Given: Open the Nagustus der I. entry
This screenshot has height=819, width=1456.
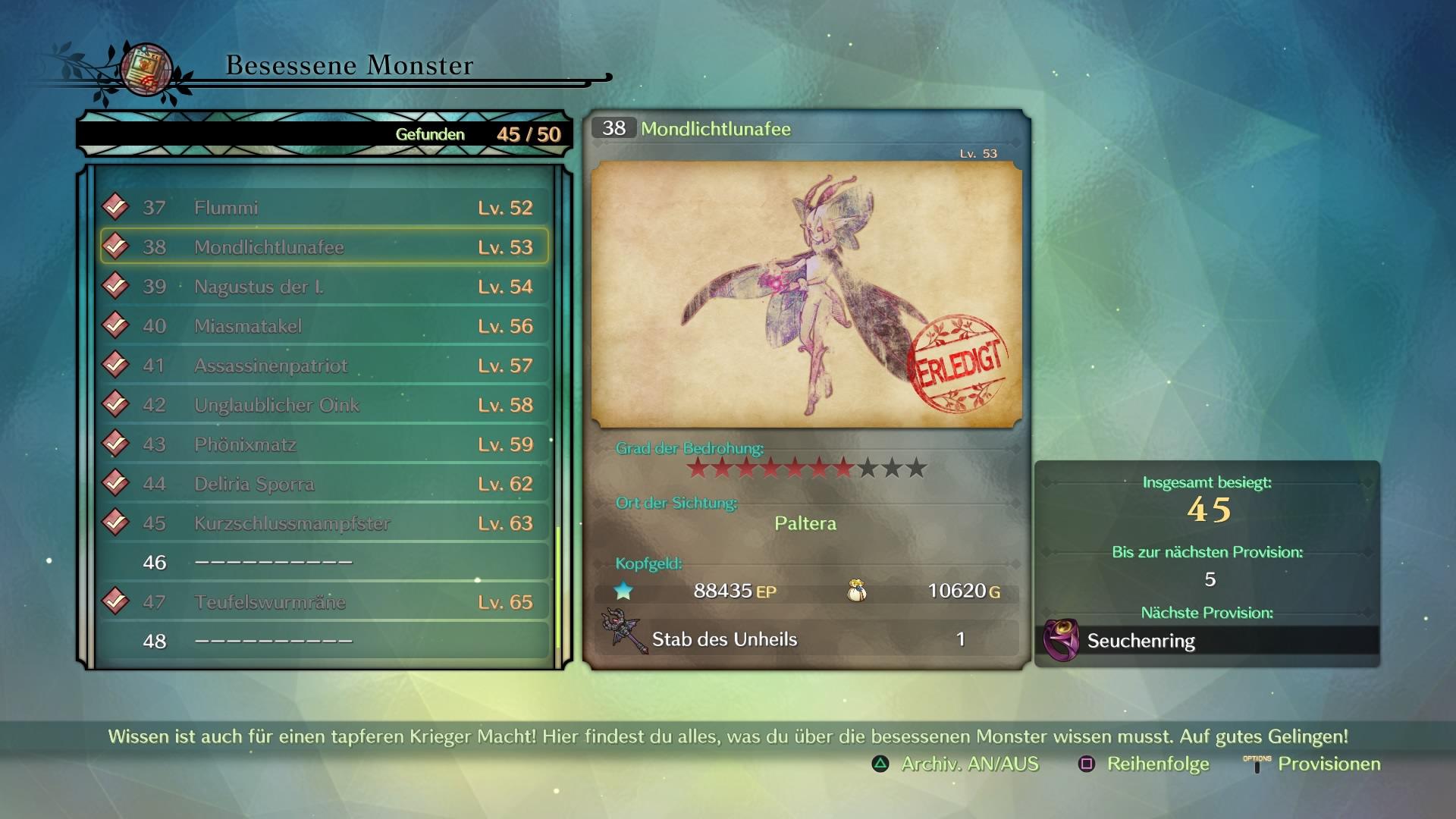Looking at the screenshot, I should (325, 287).
